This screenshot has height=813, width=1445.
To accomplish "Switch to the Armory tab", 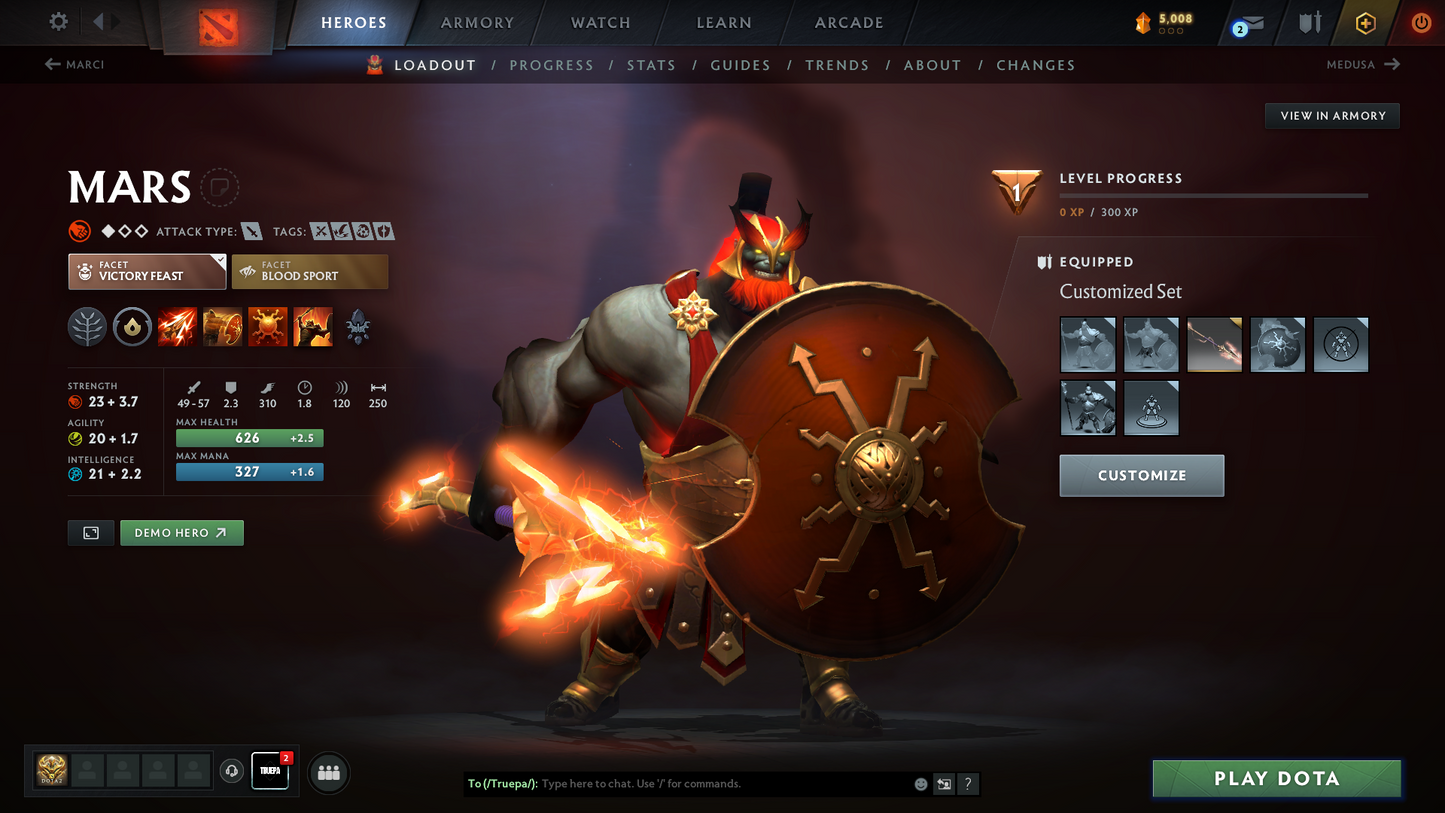I will (x=477, y=23).
